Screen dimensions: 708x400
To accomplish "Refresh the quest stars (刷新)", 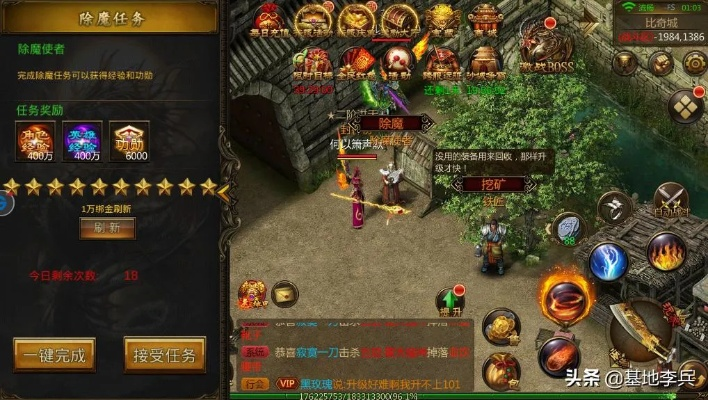I will click(106, 227).
